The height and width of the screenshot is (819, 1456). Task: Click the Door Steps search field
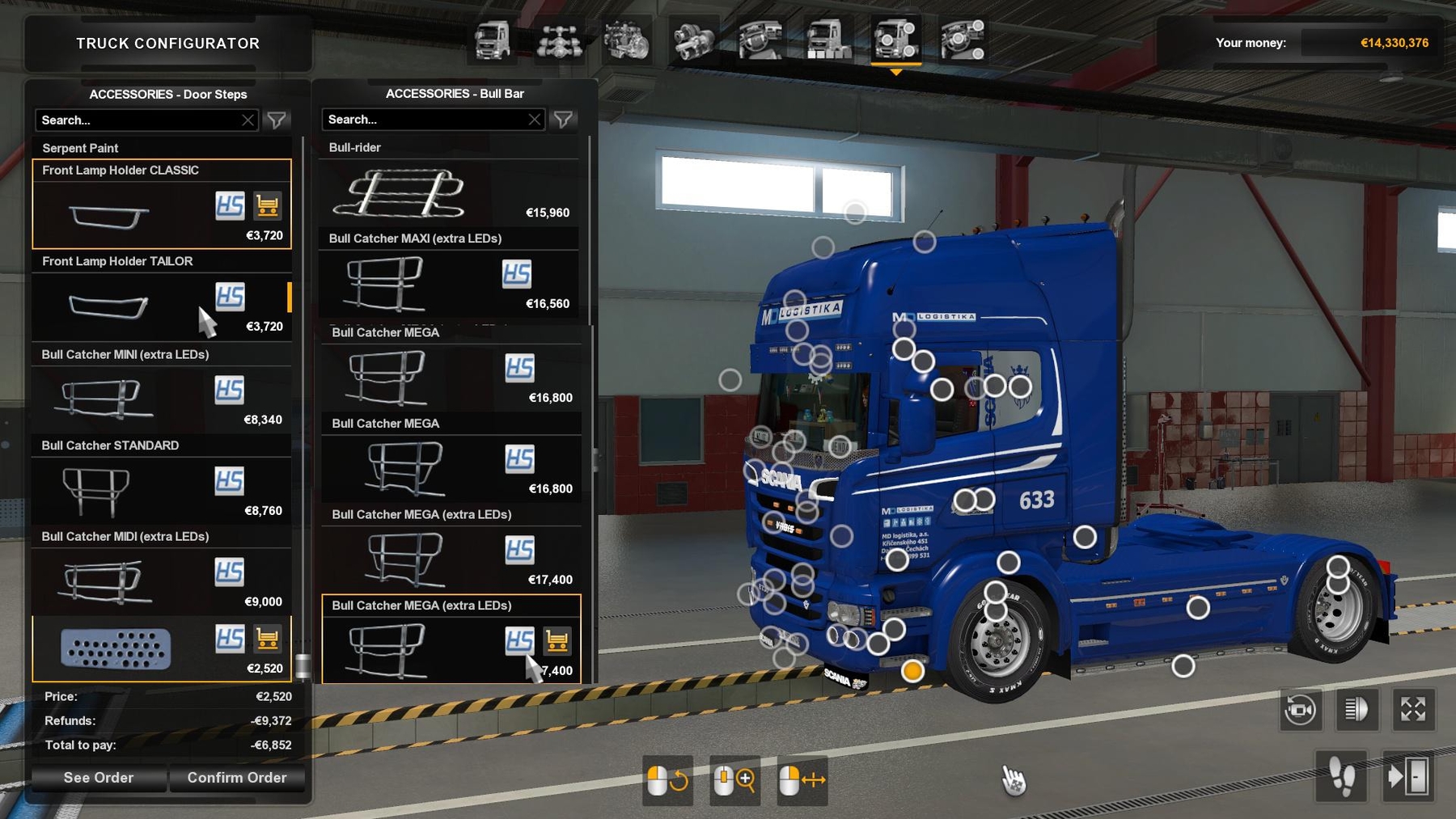[138, 120]
